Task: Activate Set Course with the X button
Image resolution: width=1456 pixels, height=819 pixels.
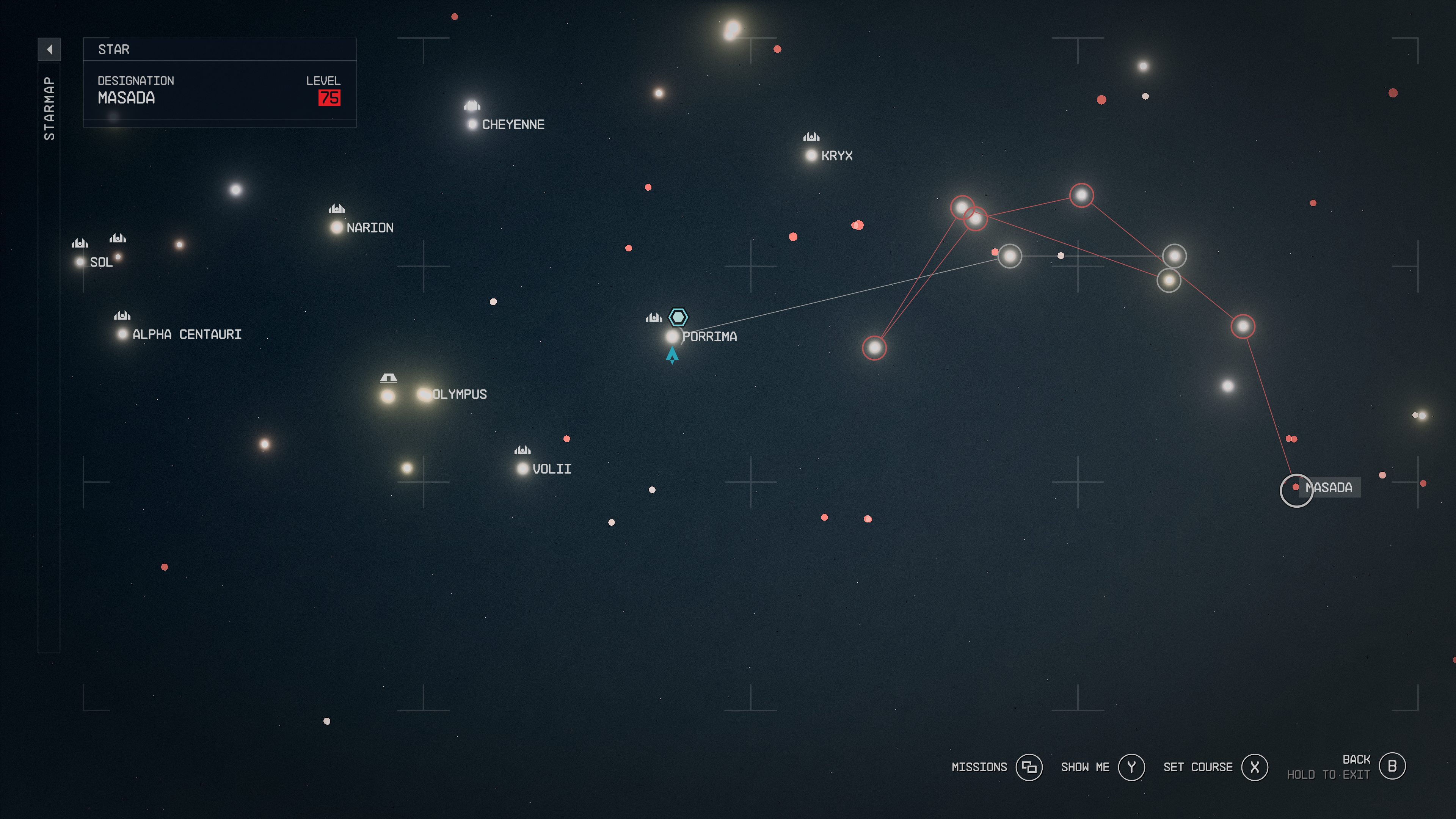Action: (1255, 767)
